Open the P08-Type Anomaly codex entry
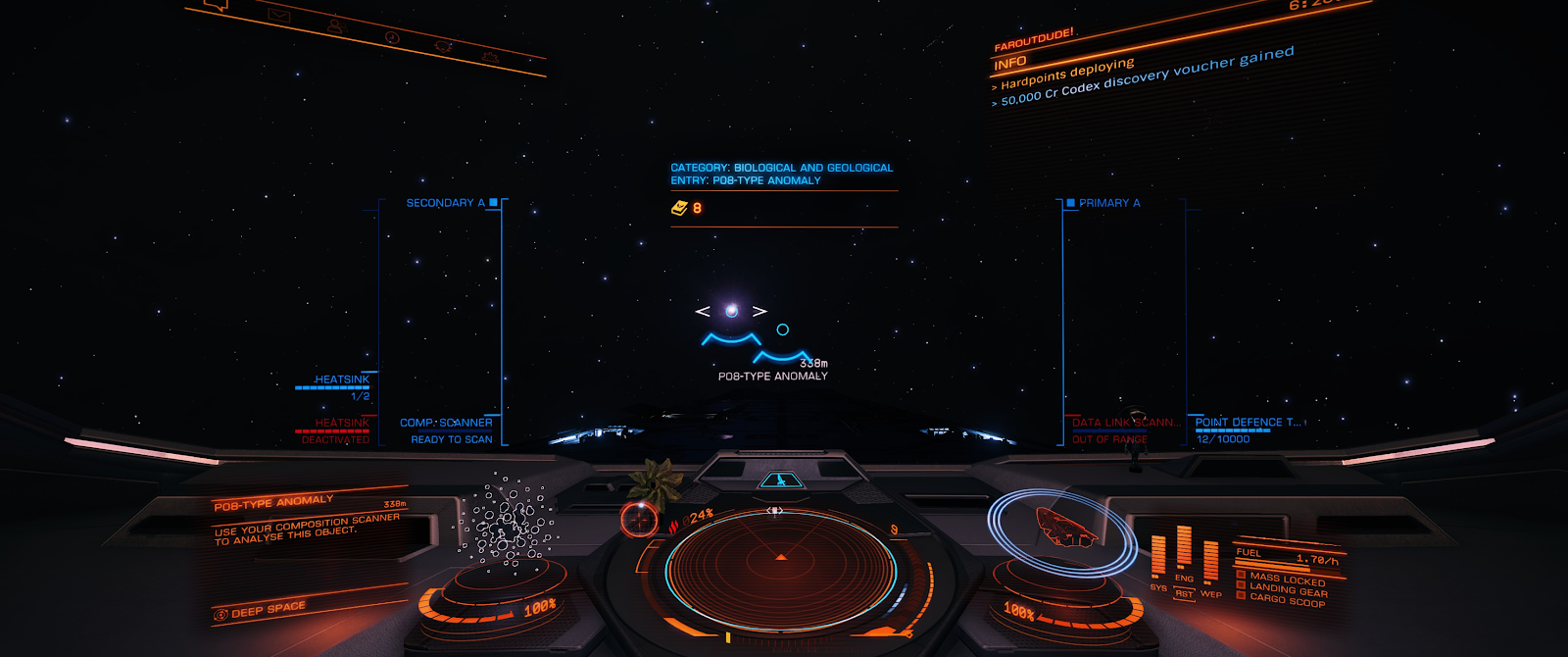Screen dimensions: 1568x657 (782, 175)
